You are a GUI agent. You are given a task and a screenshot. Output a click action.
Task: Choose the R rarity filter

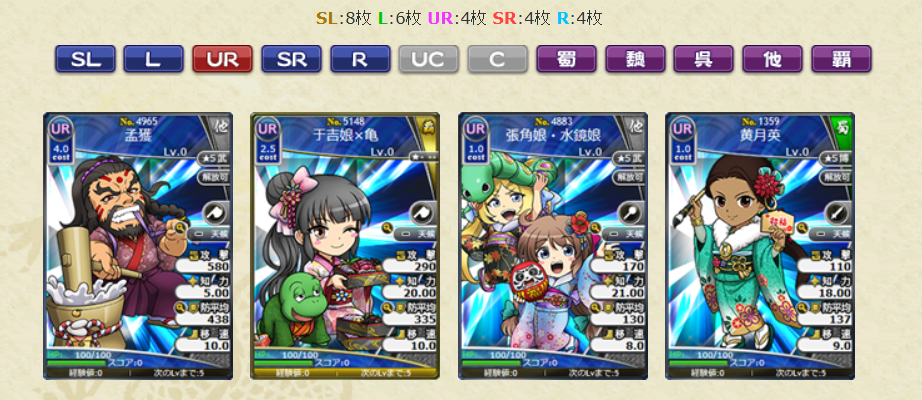pos(360,59)
